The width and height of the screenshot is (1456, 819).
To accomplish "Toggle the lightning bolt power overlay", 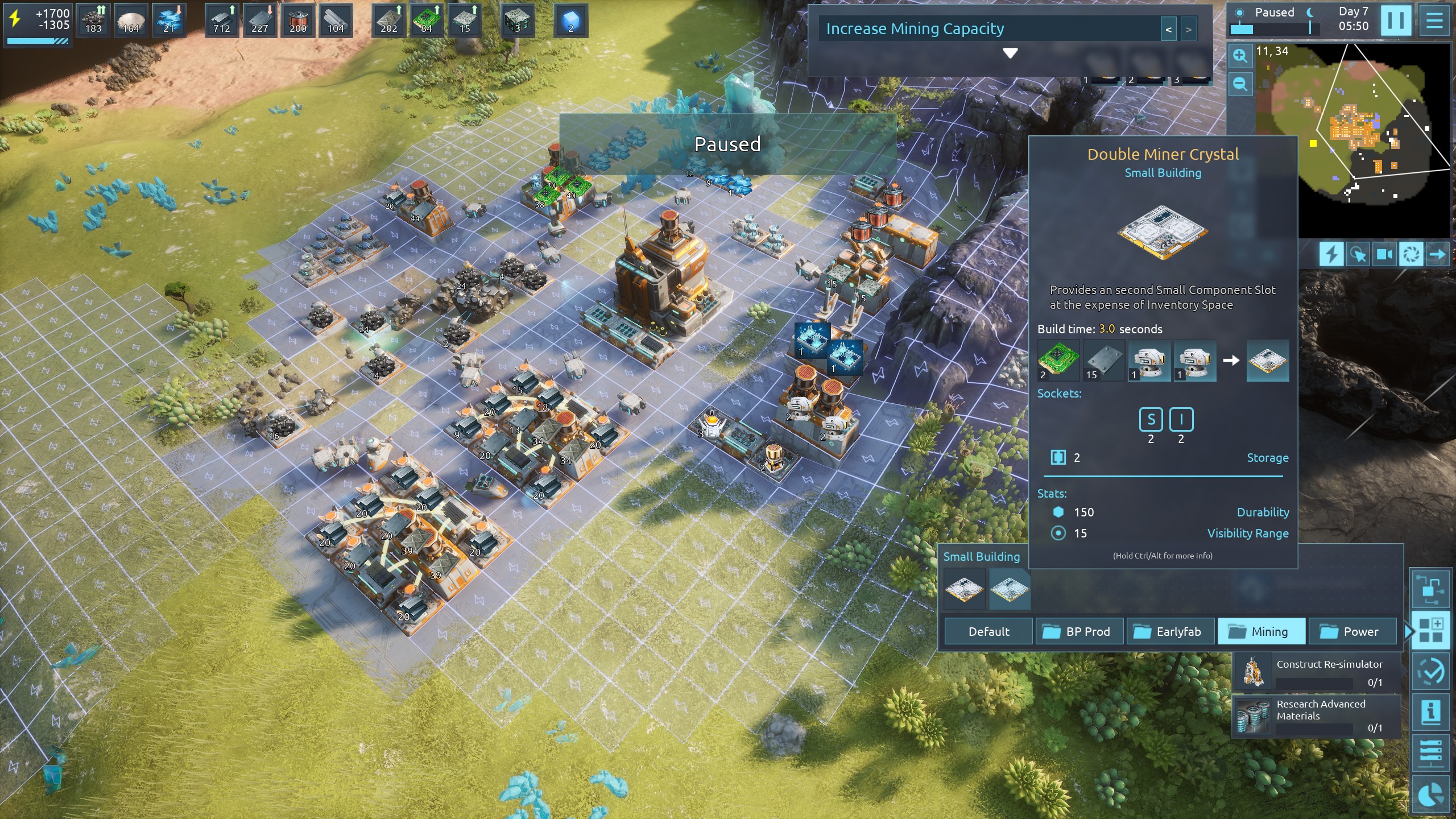I will coord(1331,254).
